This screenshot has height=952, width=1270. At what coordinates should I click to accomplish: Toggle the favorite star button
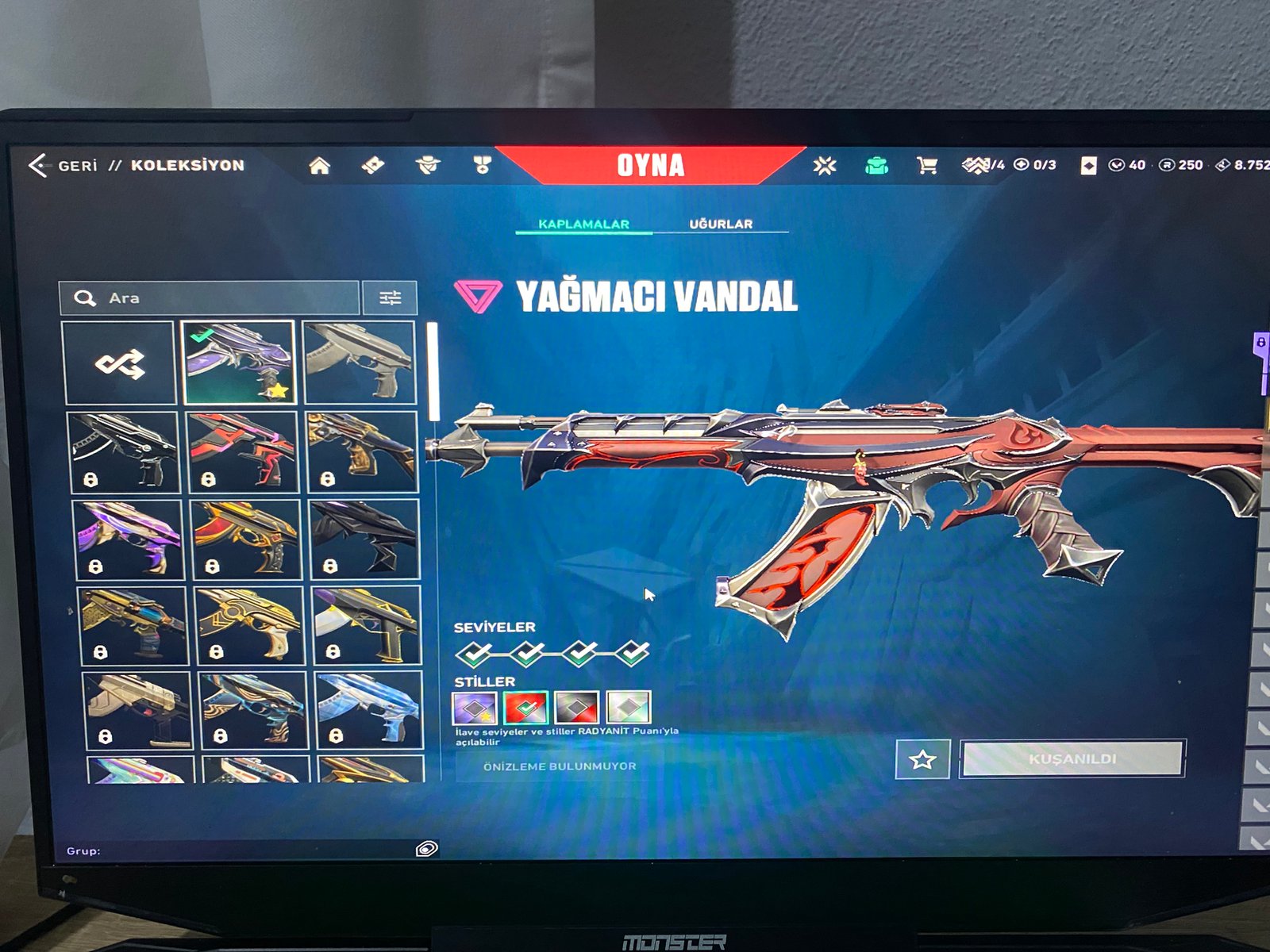(922, 759)
